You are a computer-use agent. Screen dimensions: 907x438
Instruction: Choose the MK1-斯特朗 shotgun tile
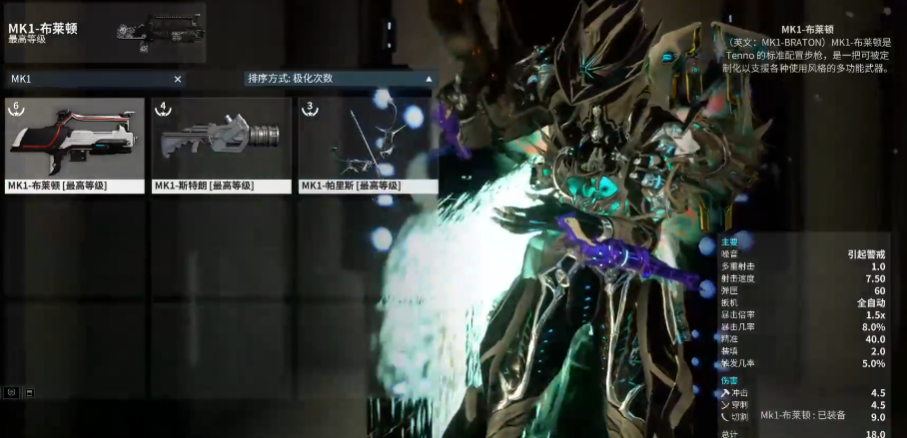[x=220, y=145]
